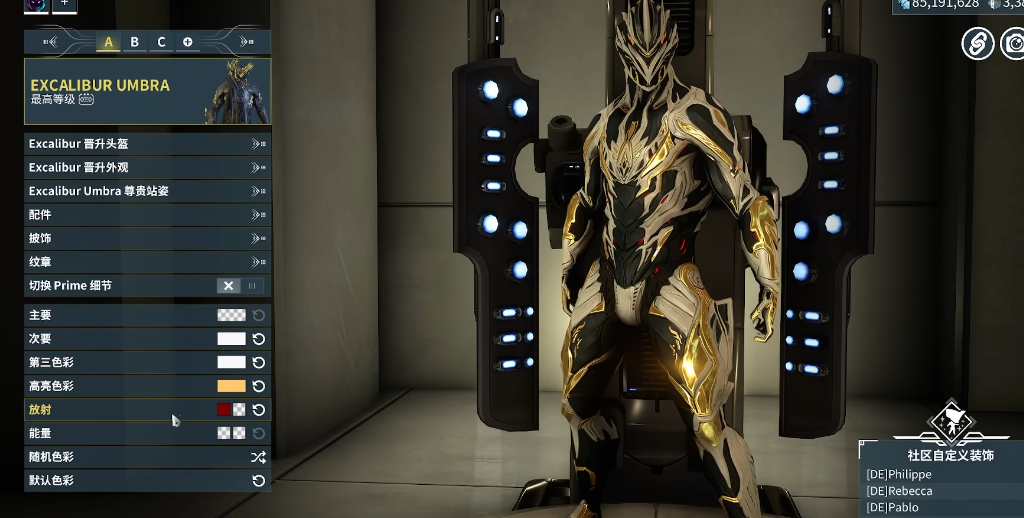Switch to appearance config B tab
The height and width of the screenshot is (518, 1024).
click(x=134, y=42)
